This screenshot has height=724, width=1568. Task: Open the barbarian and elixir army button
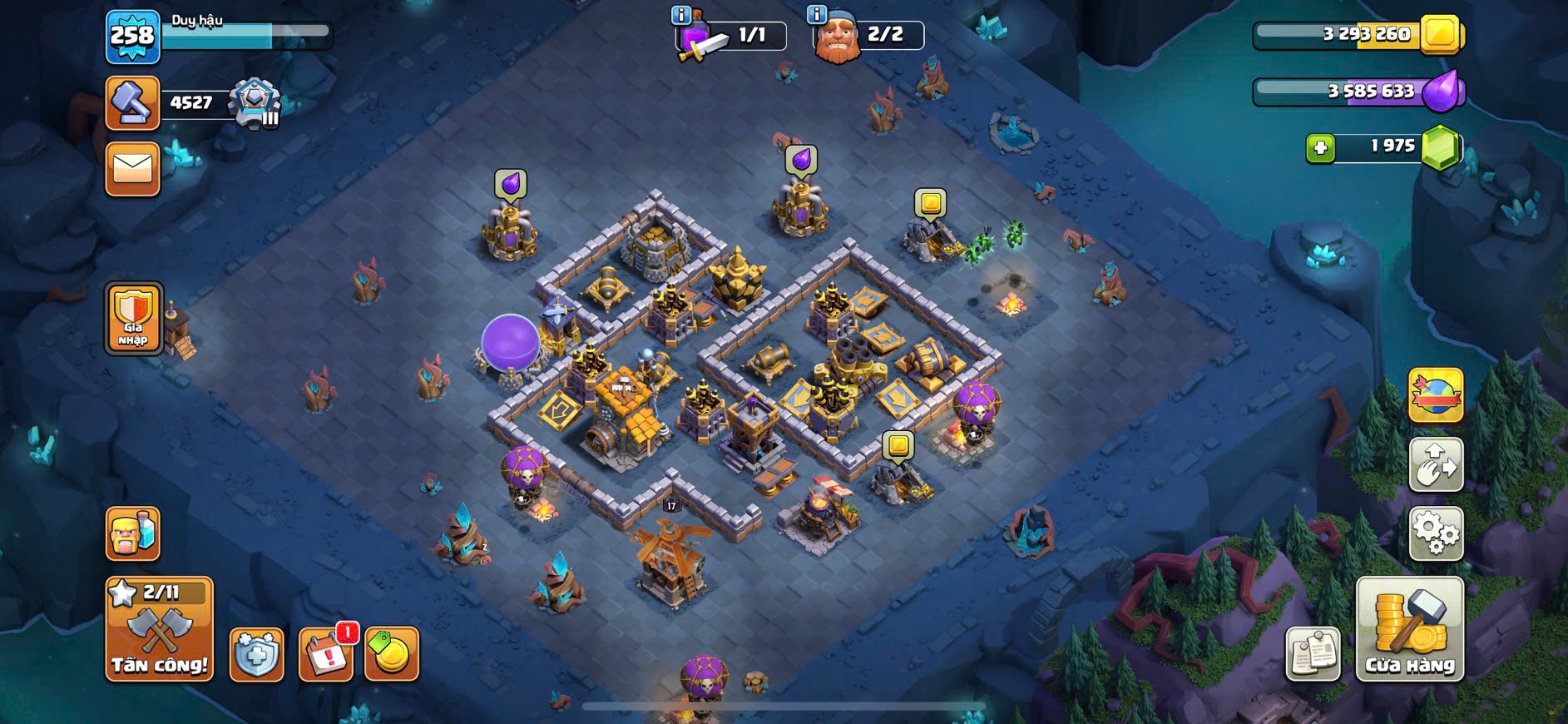132,533
